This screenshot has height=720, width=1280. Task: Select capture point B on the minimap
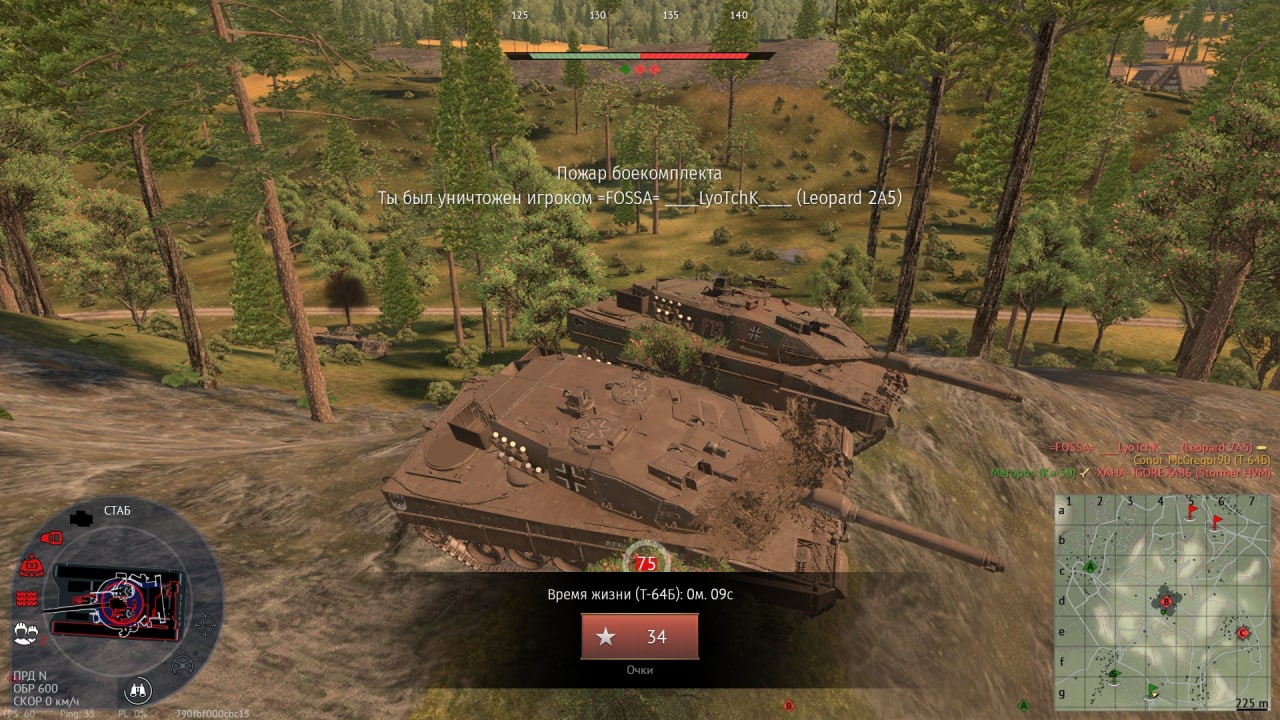tap(1165, 601)
